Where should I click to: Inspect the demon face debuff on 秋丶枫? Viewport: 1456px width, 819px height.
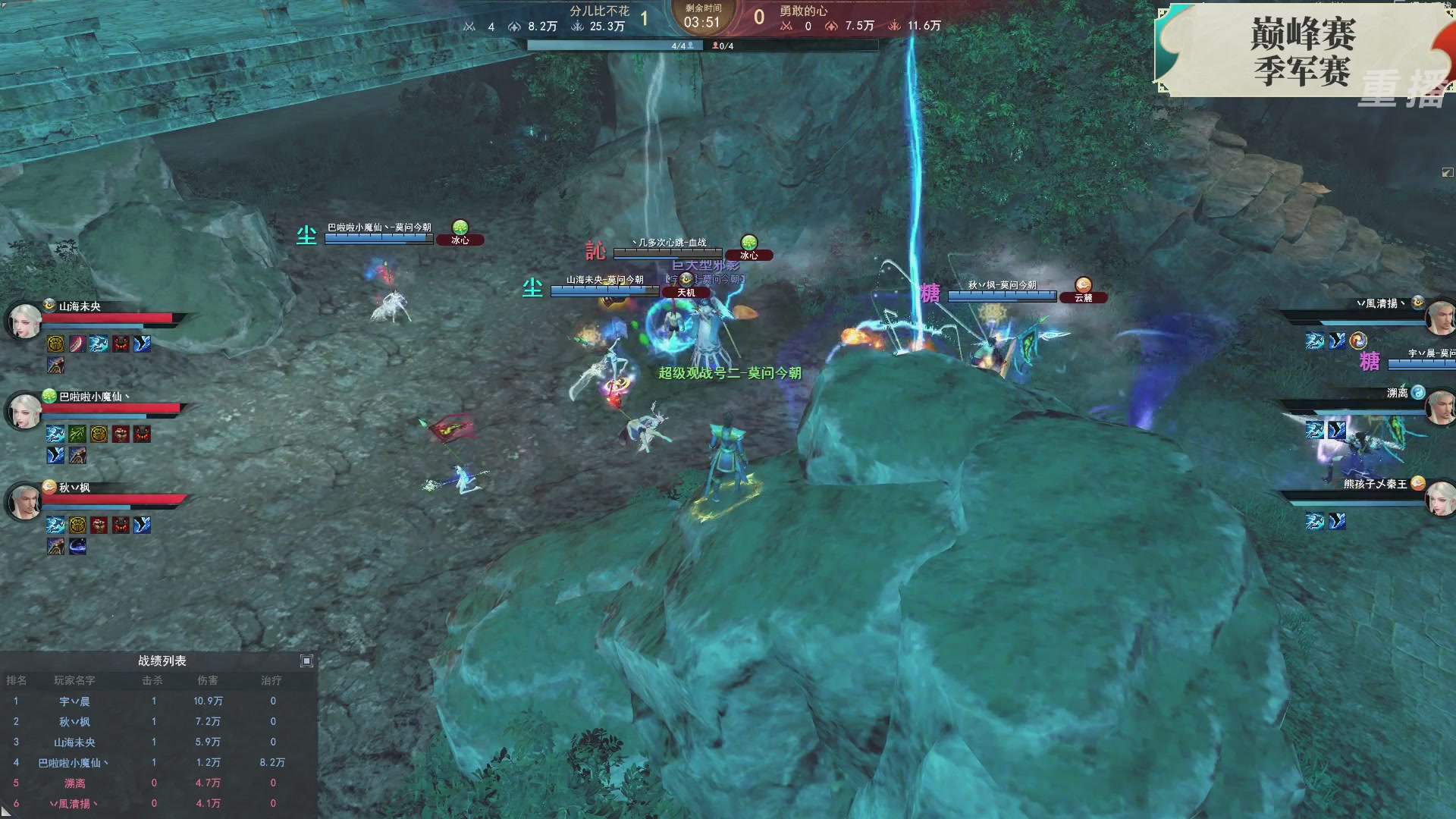click(x=119, y=525)
